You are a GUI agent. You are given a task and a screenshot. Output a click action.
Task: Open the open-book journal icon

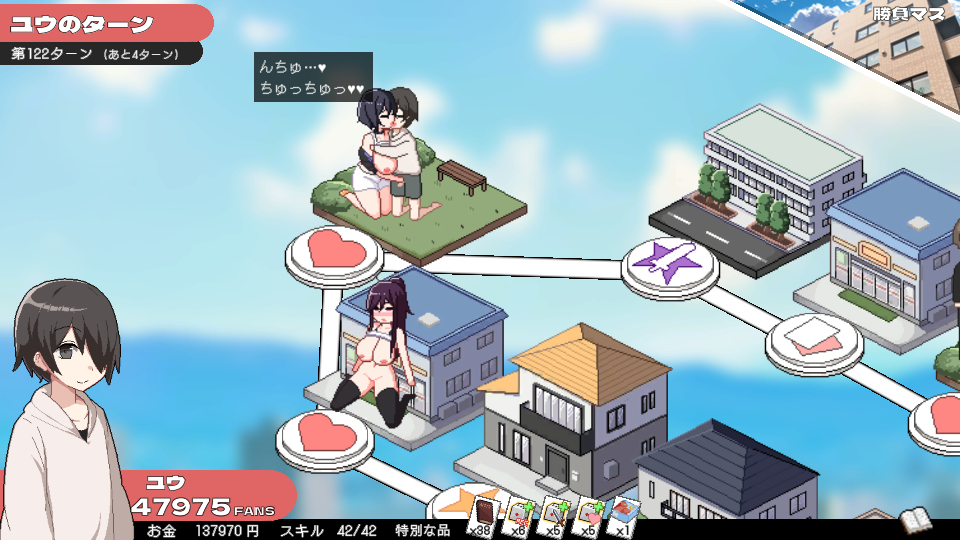tap(915, 520)
